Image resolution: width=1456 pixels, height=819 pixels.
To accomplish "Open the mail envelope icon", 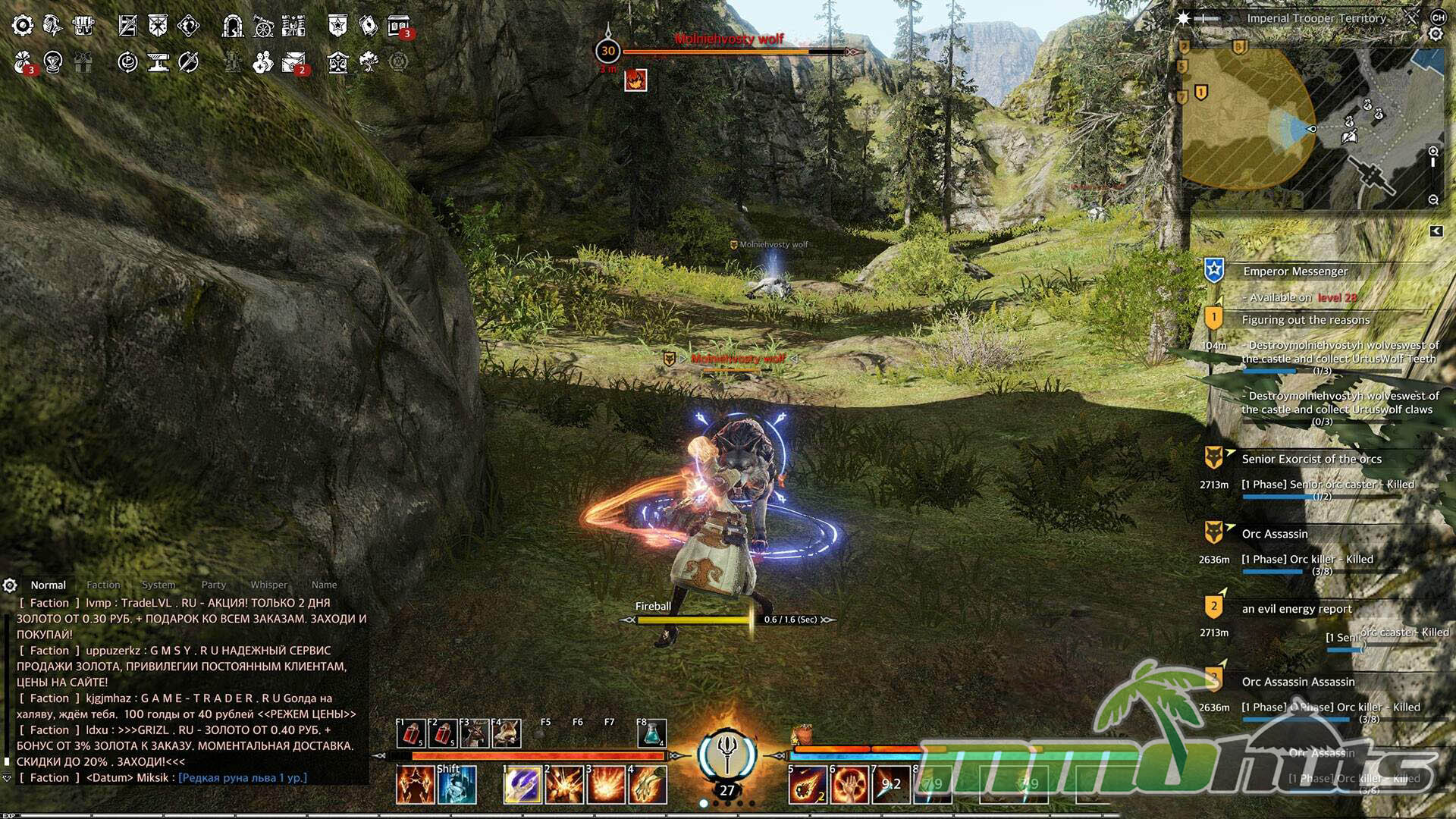I will coord(293,62).
